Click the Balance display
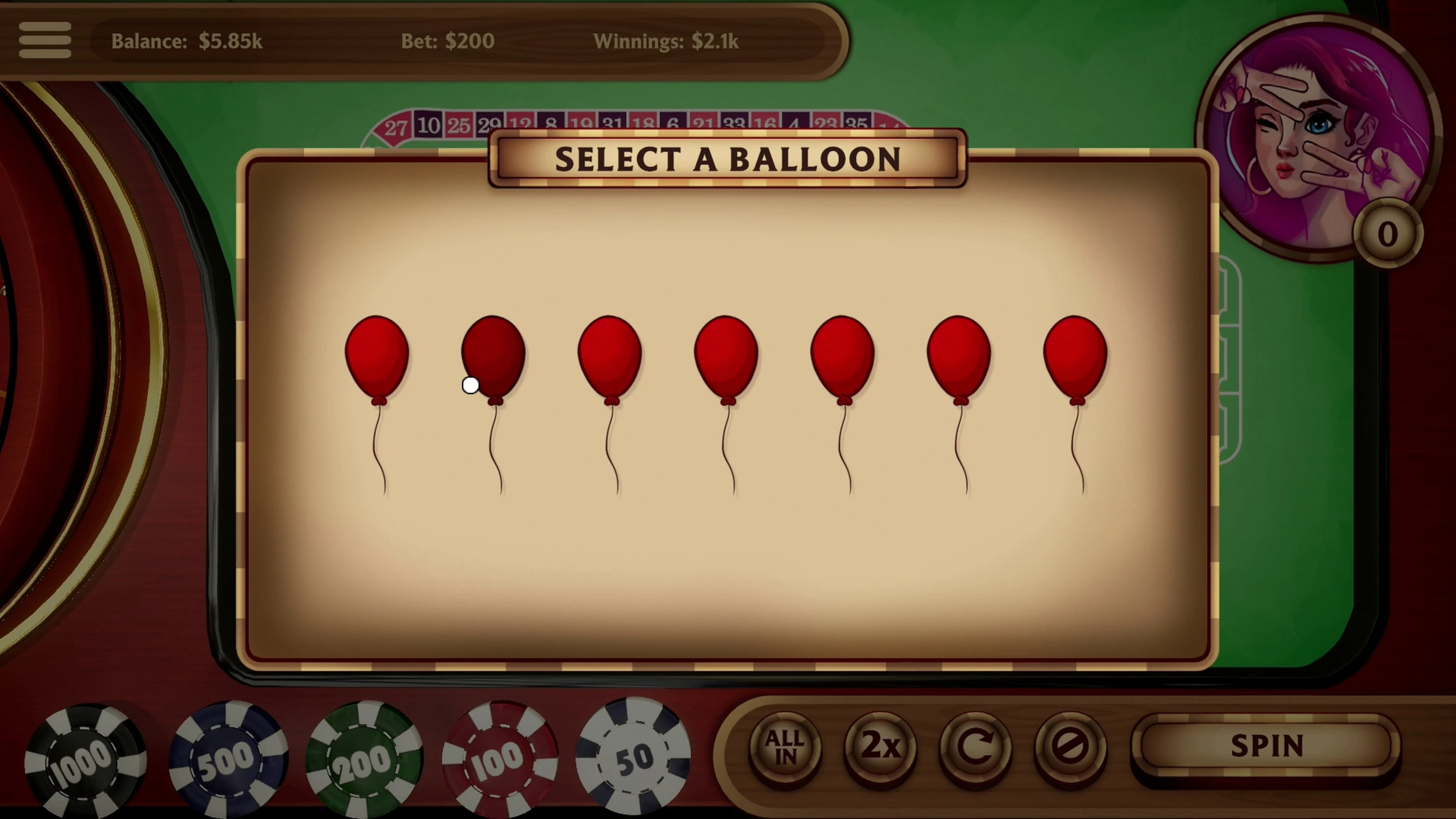Image resolution: width=1456 pixels, height=819 pixels. pyautogui.click(x=187, y=41)
